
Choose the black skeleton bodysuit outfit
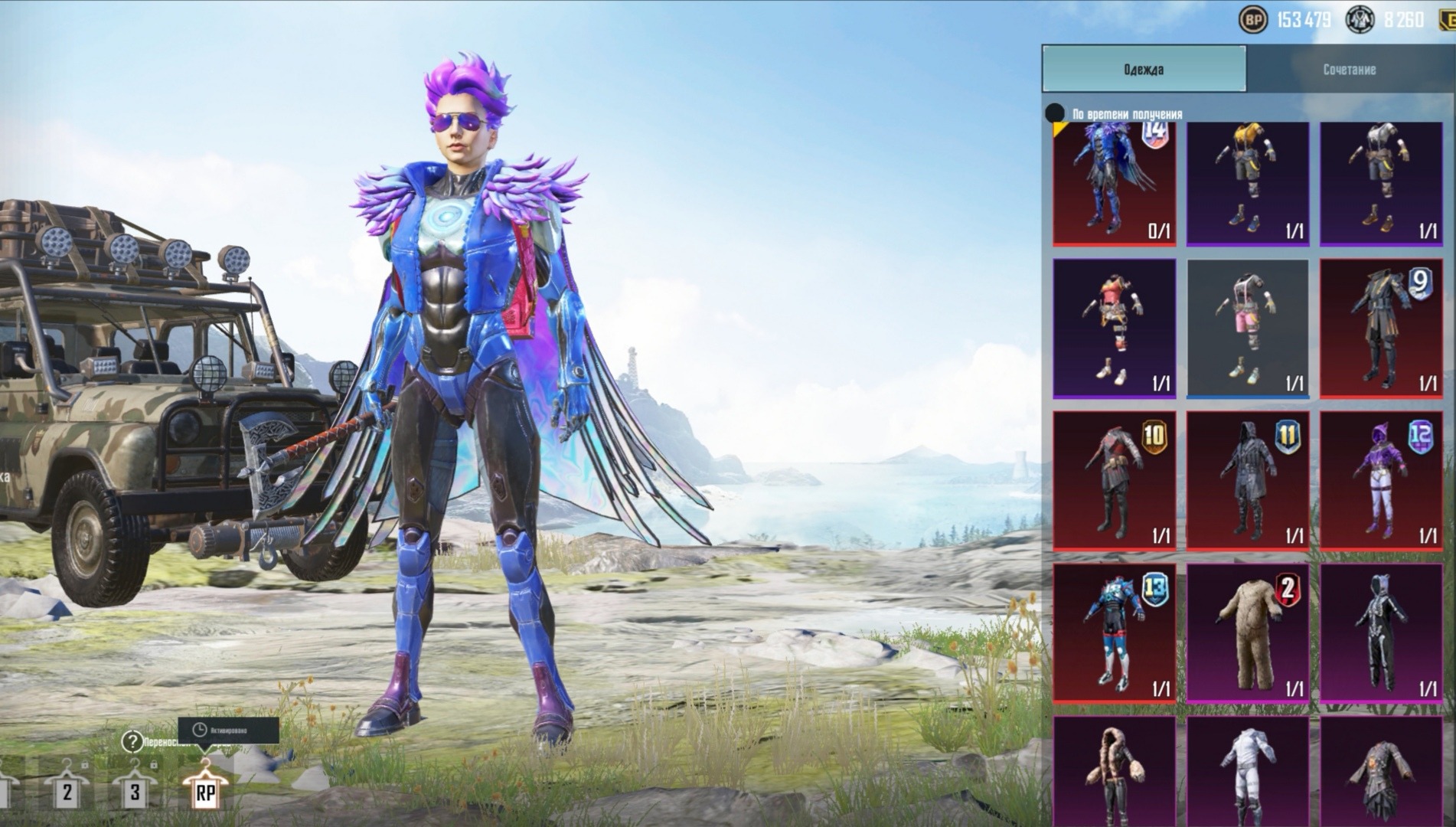[x=1380, y=633]
